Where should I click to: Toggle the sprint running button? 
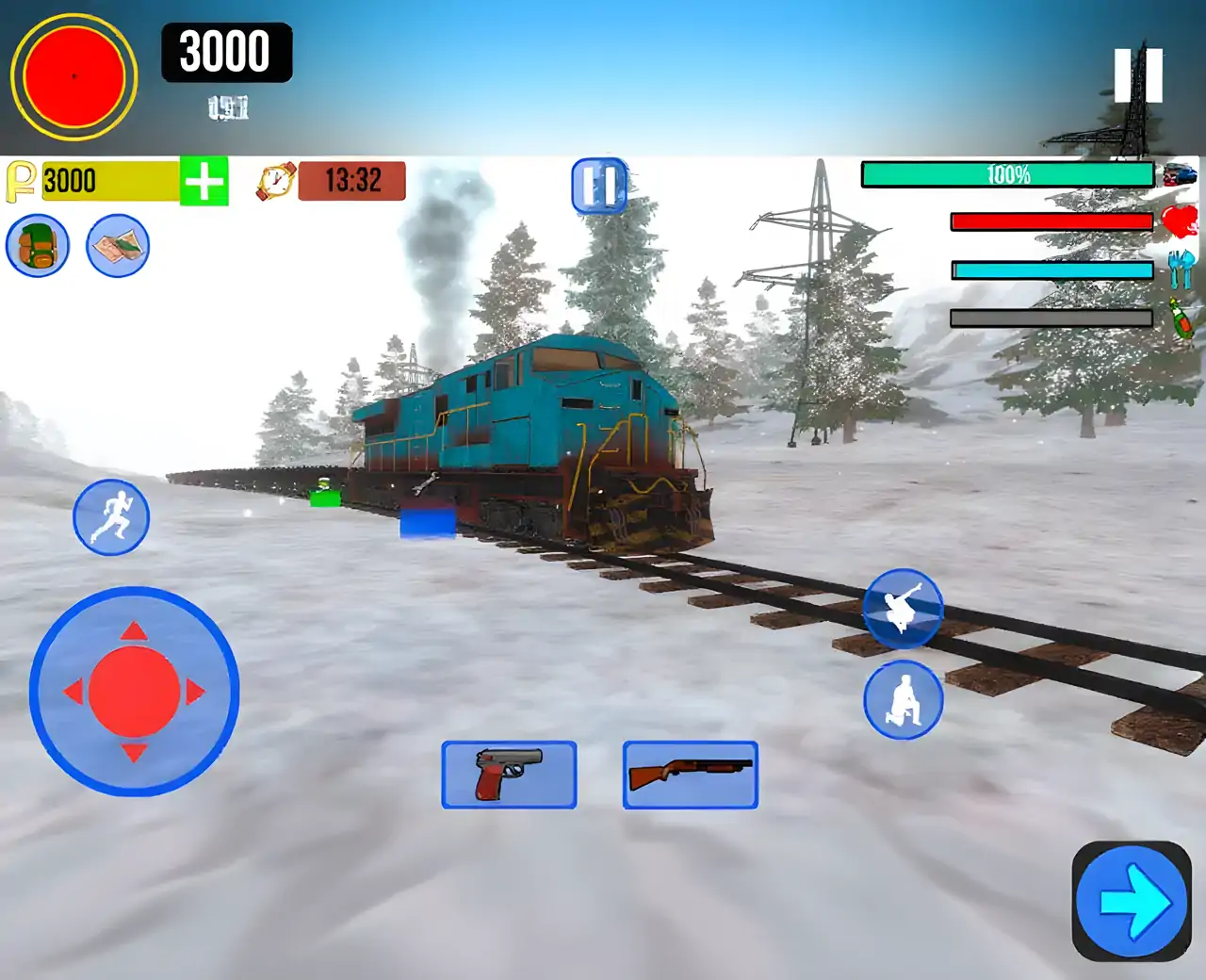click(x=111, y=517)
